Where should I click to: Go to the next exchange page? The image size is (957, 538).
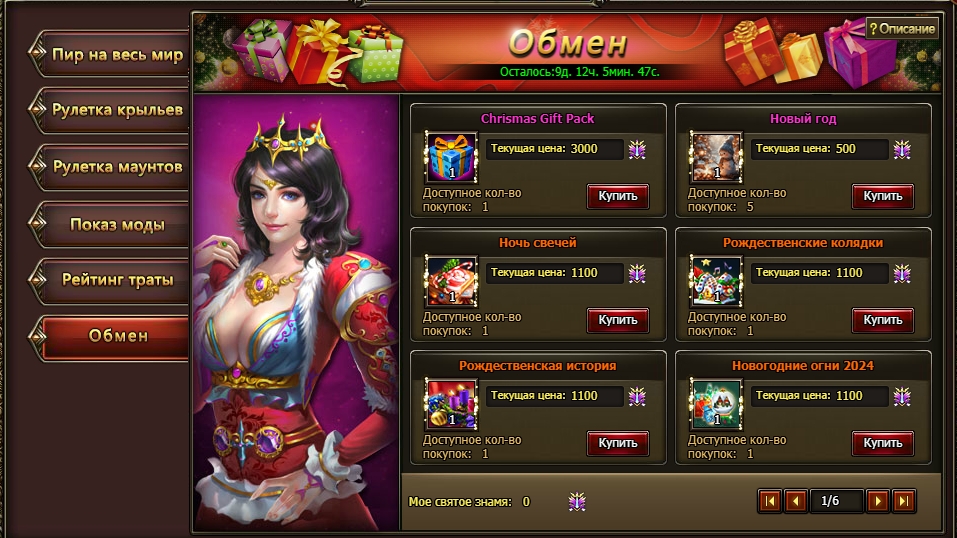[x=877, y=501]
